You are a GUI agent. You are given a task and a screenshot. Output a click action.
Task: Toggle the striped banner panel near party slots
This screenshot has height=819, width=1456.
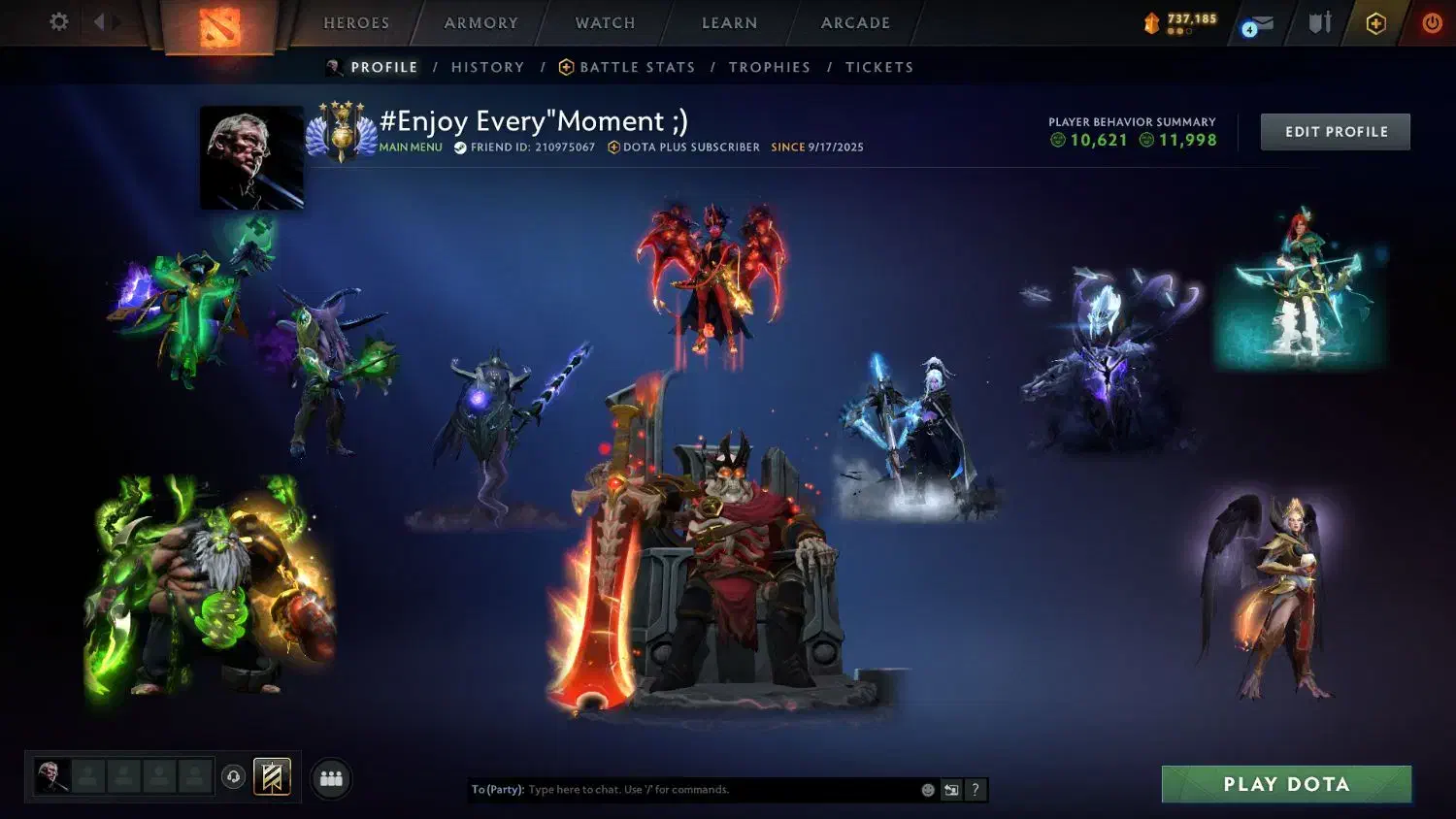[272, 776]
